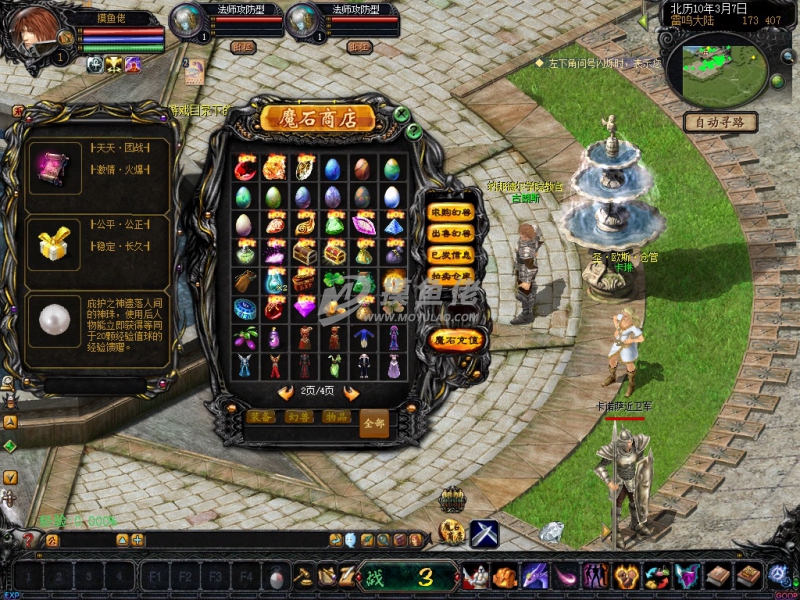Show 全部 all shop items
This screenshot has height=600, width=800.
373,422
